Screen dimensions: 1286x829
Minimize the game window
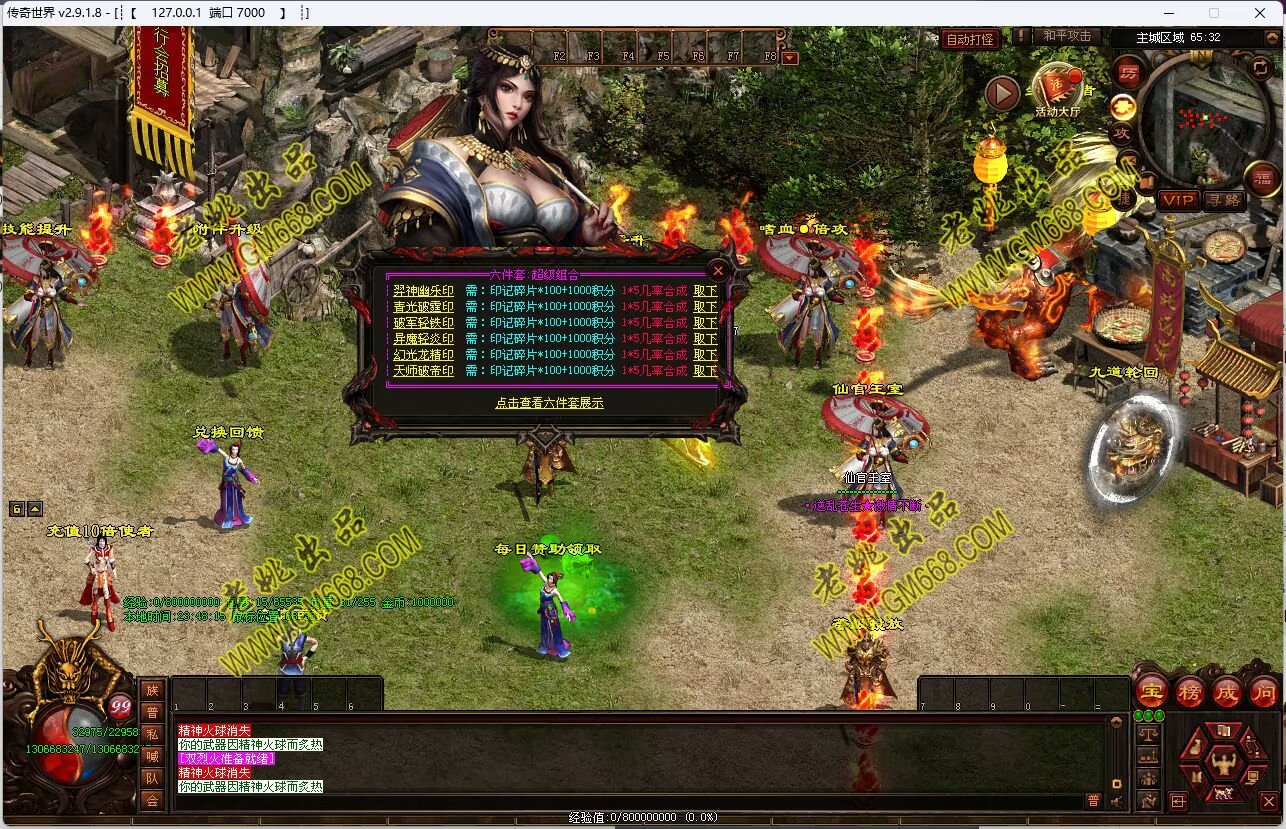click(x=1168, y=13)
